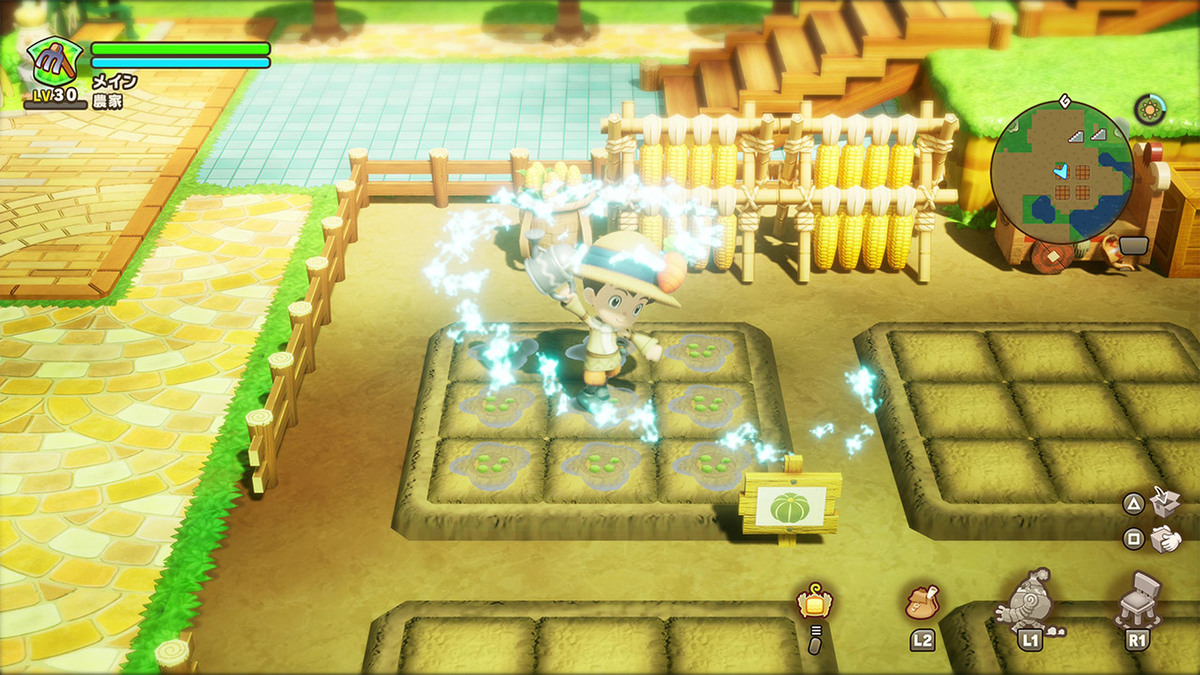Click the glove carrying box icon
Viewport: 1200px width, 675px height.
point(1165,539)
